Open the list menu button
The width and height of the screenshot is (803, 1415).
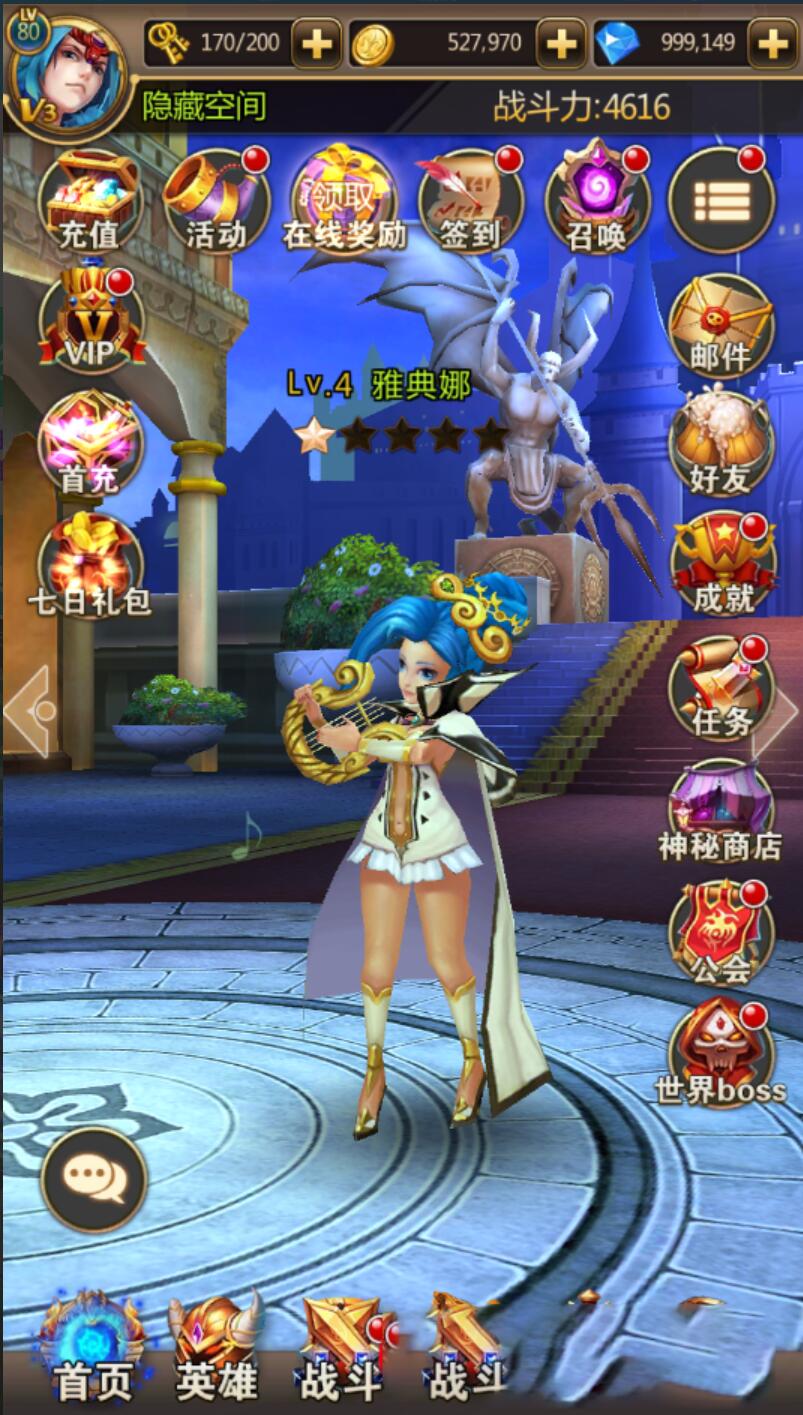click(721, 200)
